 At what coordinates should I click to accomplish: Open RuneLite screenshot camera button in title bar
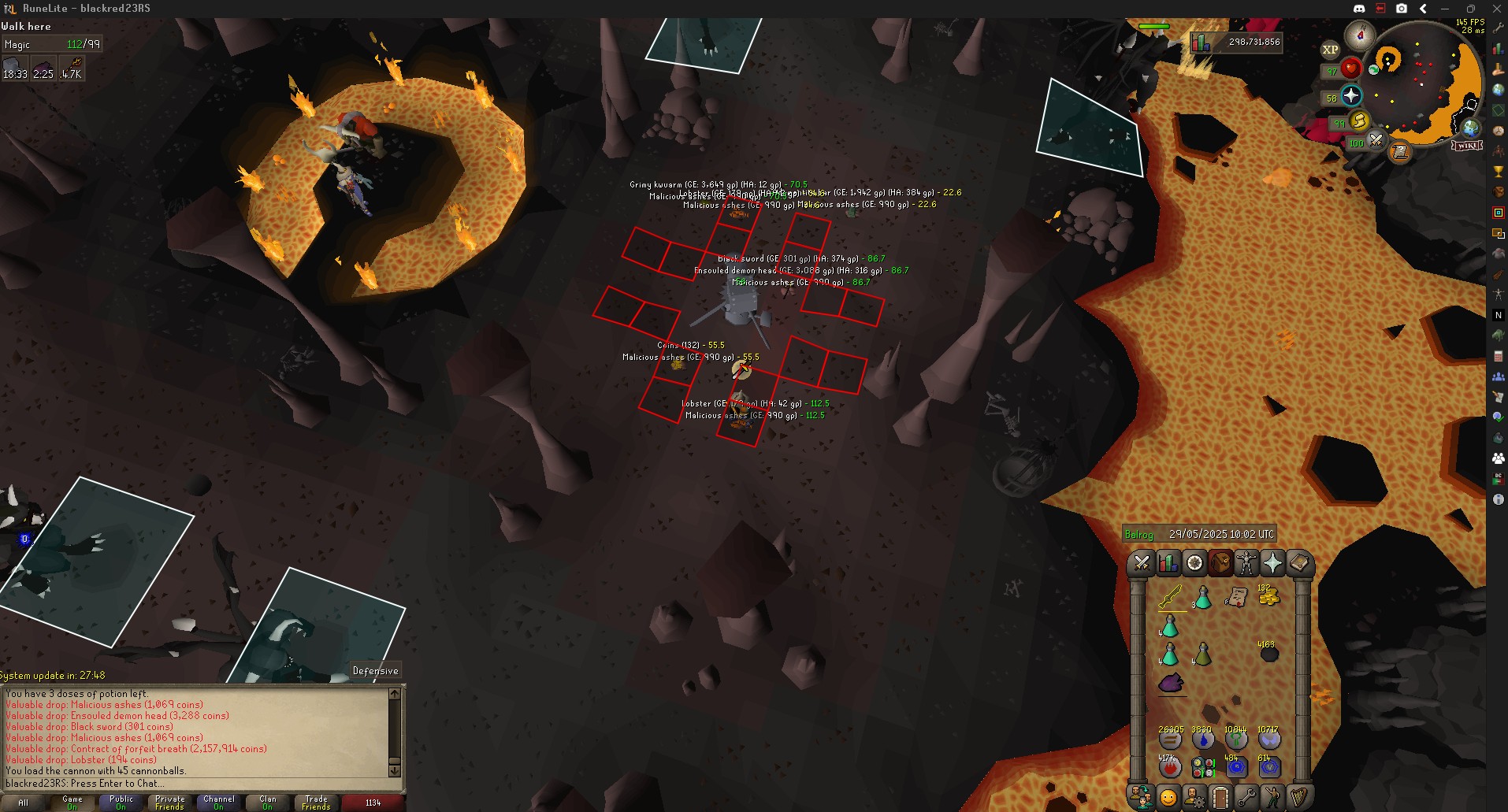click(1402, 9)
